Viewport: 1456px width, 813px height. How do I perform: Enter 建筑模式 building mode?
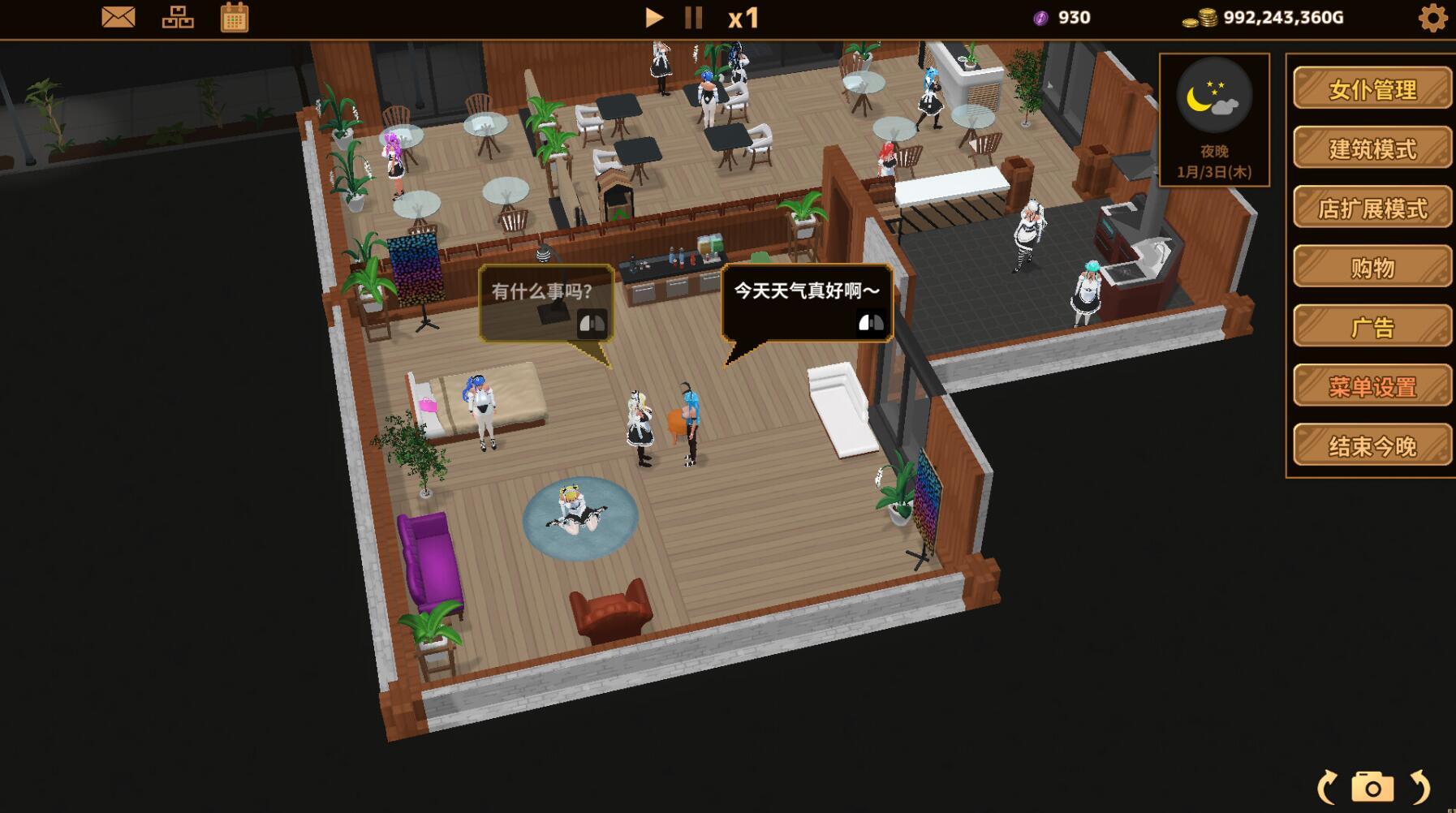1372,149
